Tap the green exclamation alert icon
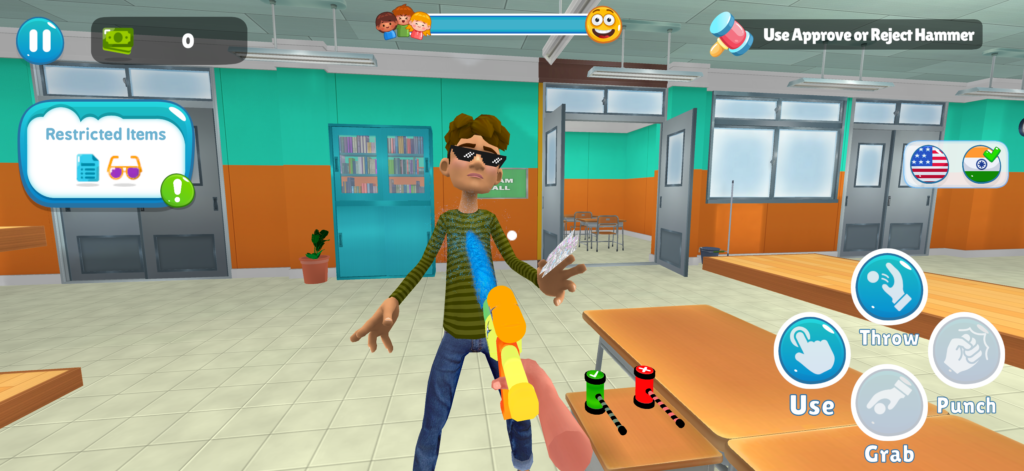1024x471 pixels. [177, 190]
